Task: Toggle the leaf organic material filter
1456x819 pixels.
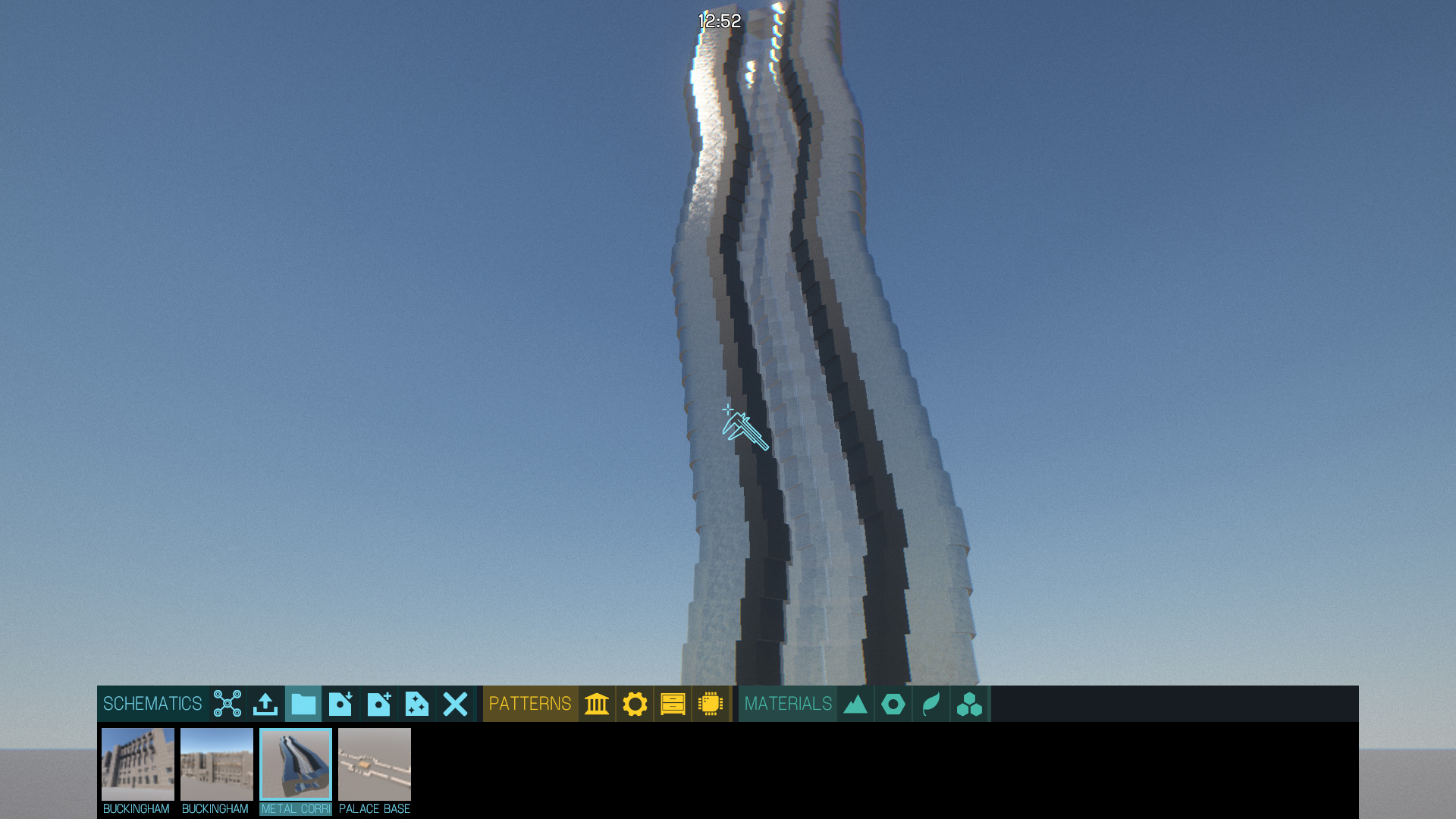Action: [x=931, y=704]
